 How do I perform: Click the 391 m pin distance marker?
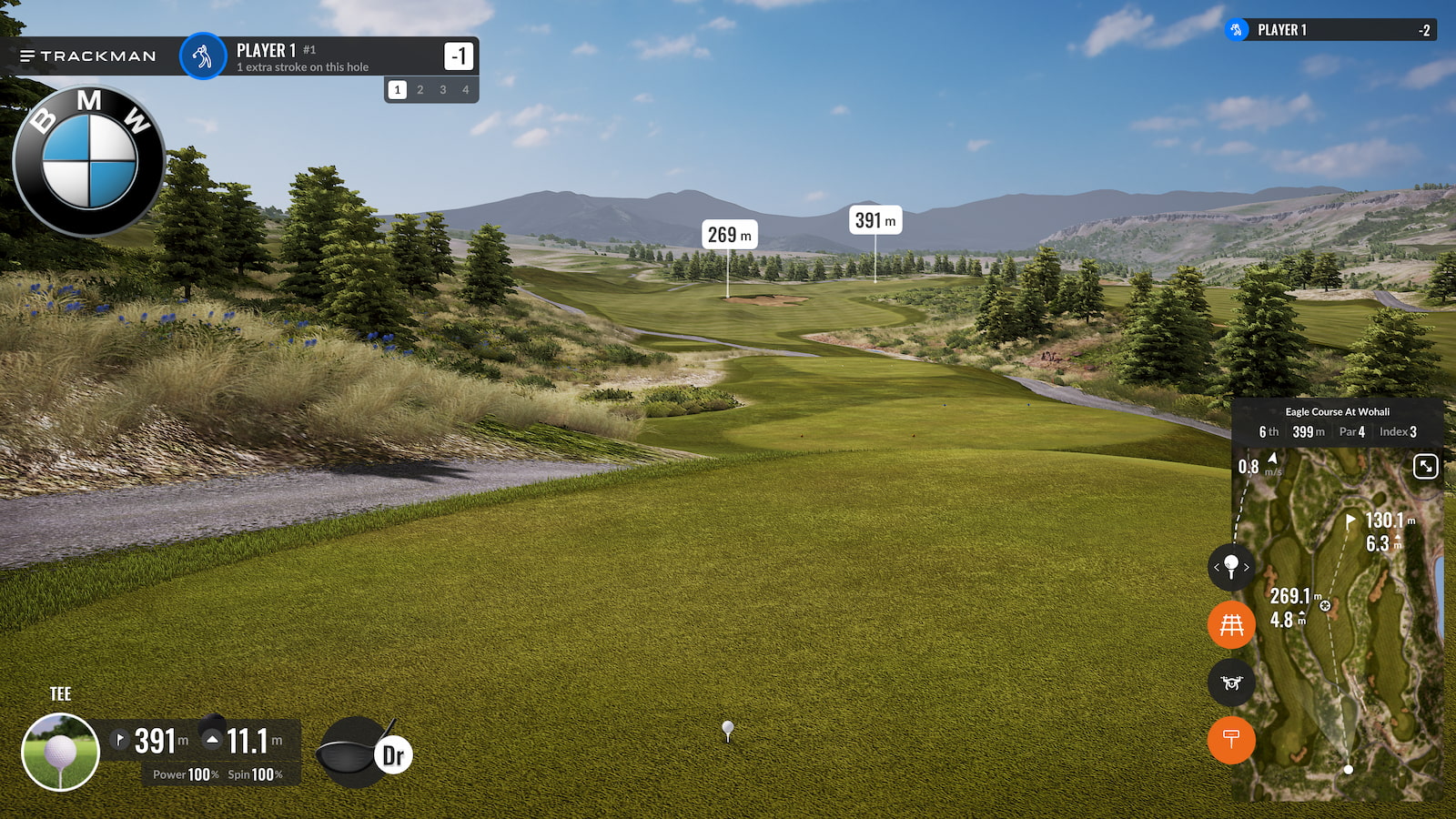[875, 220]
